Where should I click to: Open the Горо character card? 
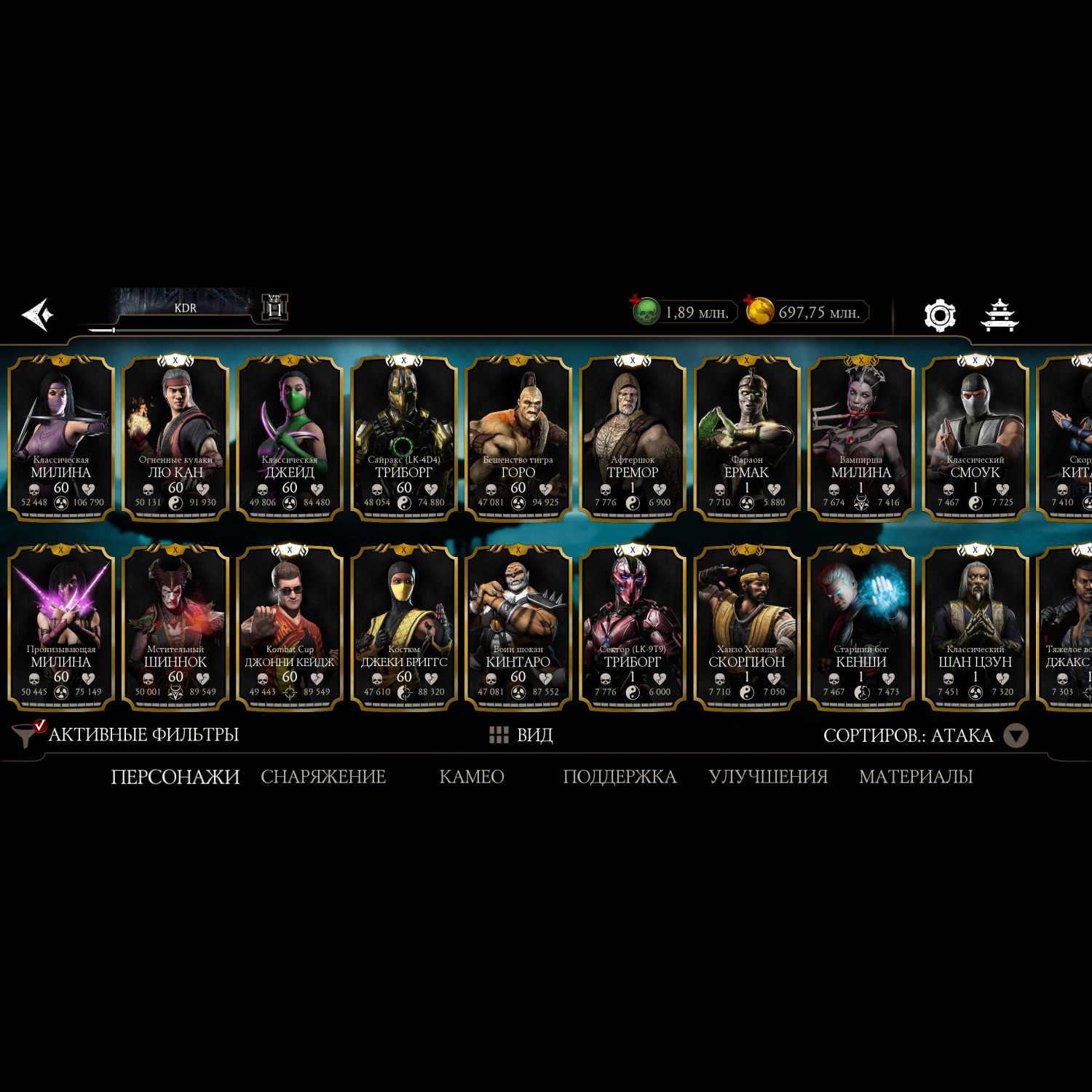pyautogui.click(x=518, y=437)
